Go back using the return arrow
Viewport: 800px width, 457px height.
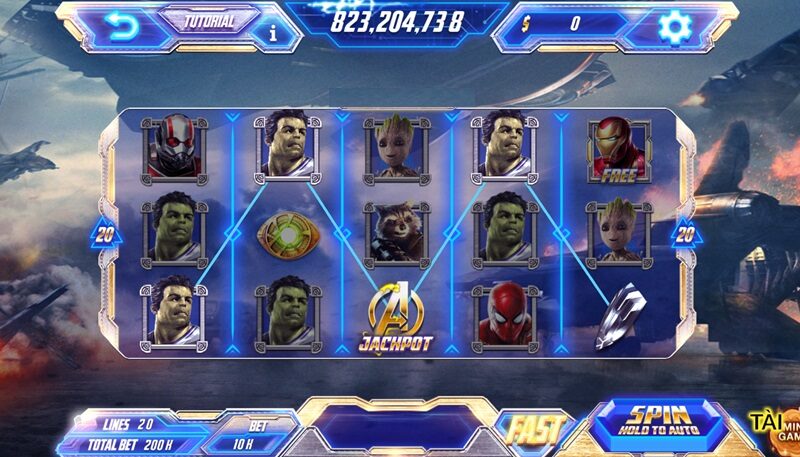tap(123, 26)
